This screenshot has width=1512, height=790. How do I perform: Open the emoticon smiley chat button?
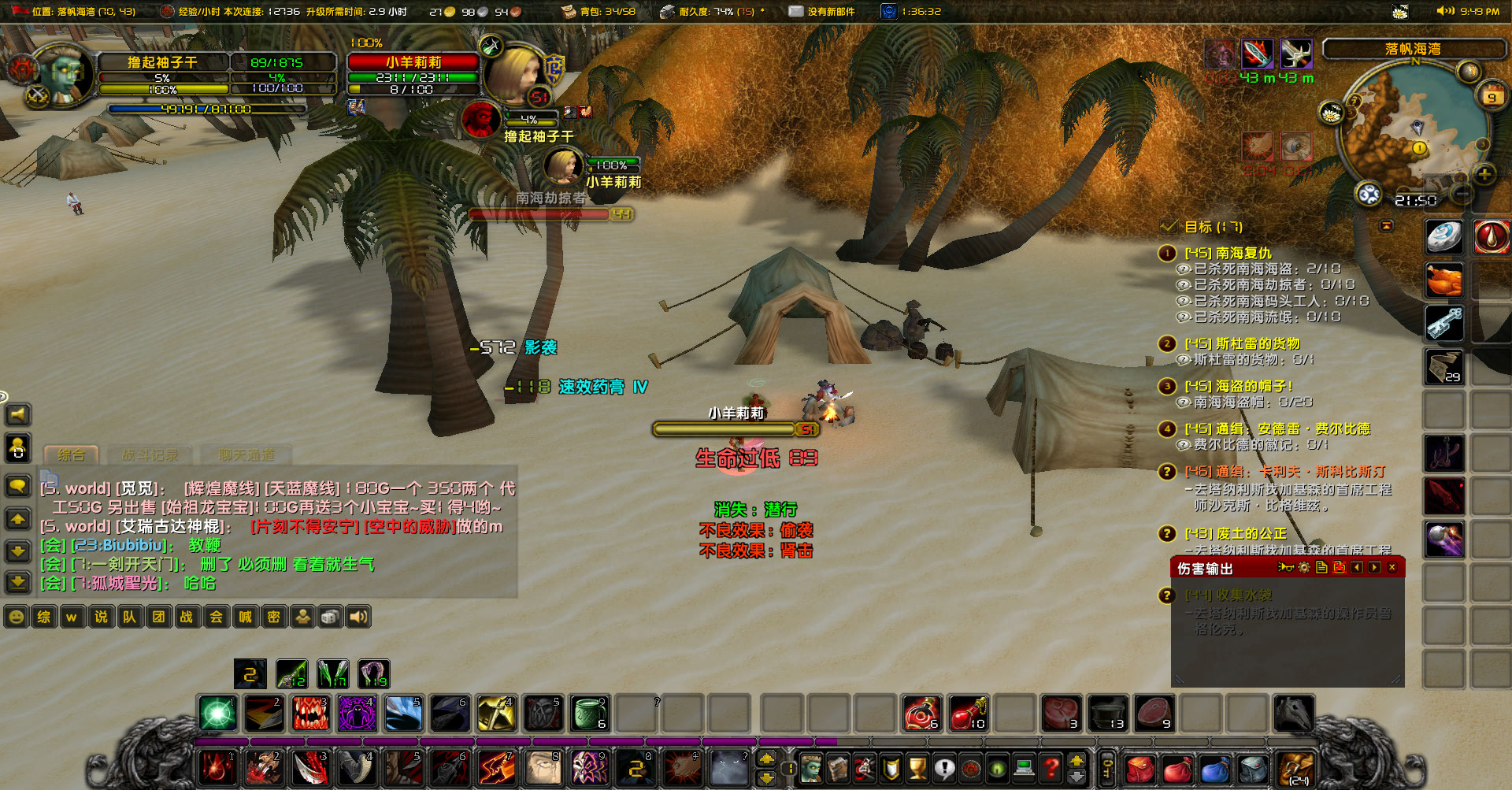(16, 617)
